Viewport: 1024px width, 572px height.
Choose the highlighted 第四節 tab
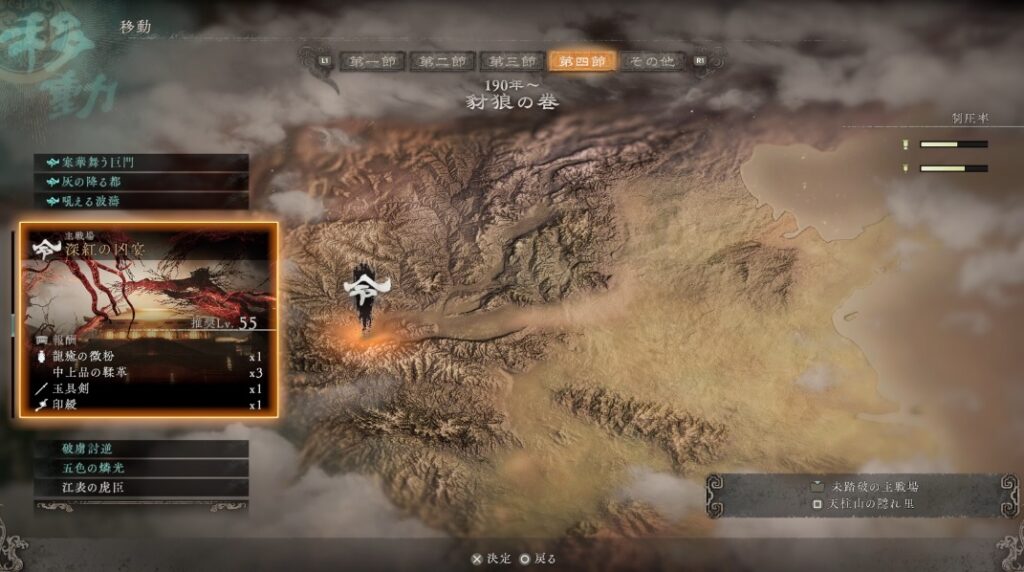582,61
